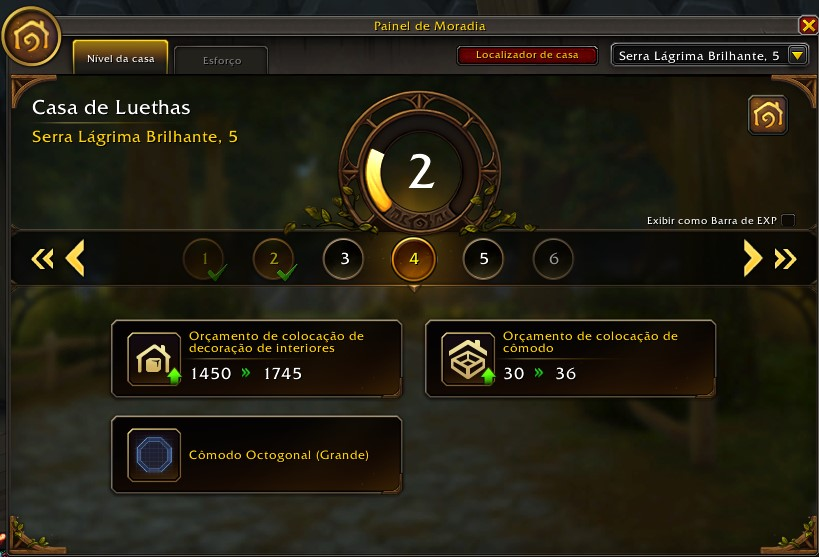Switch to the Esforço tab
The width and height of the screenshot is (819, 557).
pyautogui.click(x=221, y=60)
